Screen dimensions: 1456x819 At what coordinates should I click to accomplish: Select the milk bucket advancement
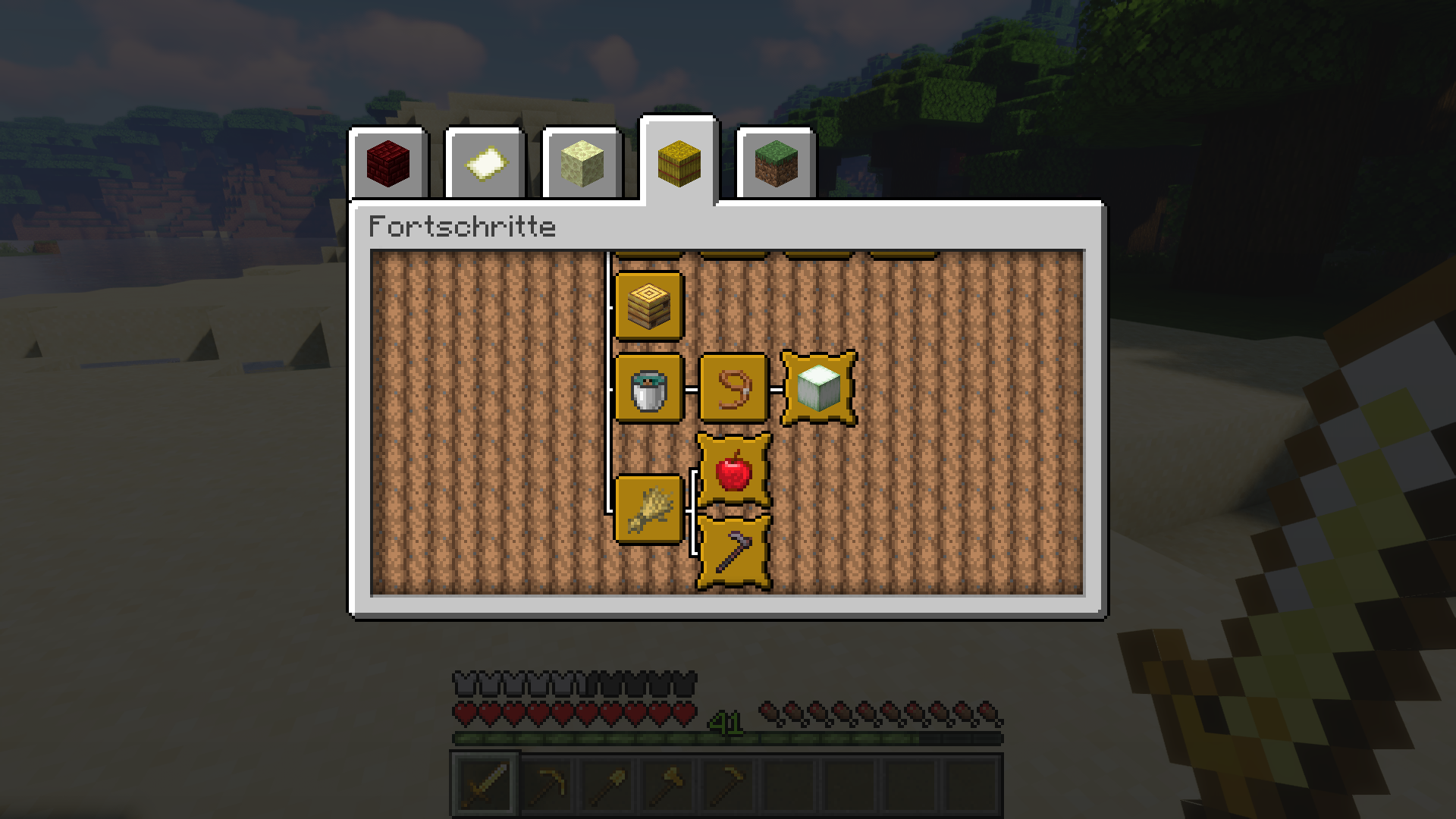click(x=650, y=389)
